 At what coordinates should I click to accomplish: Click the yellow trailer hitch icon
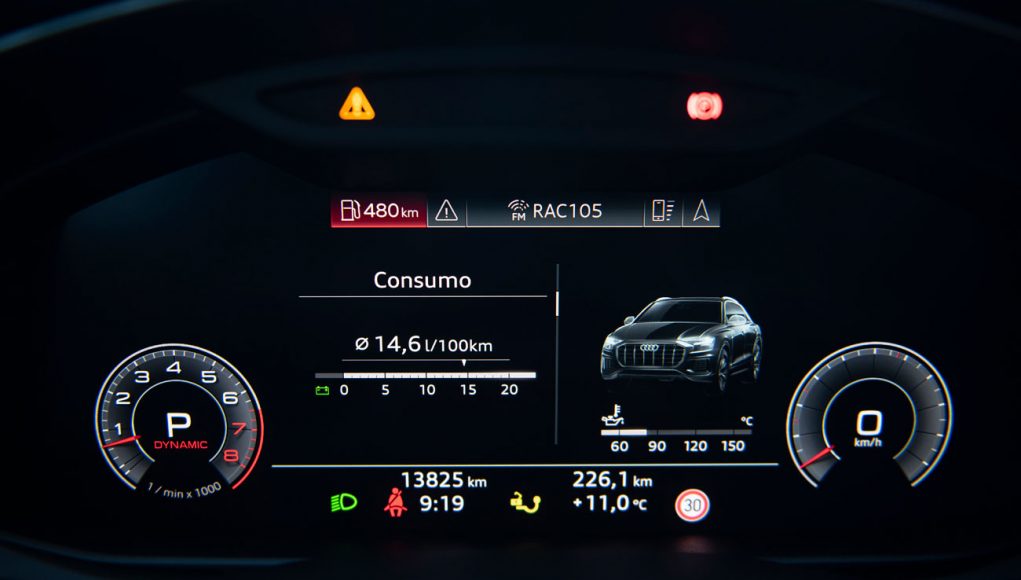(525, 503)
